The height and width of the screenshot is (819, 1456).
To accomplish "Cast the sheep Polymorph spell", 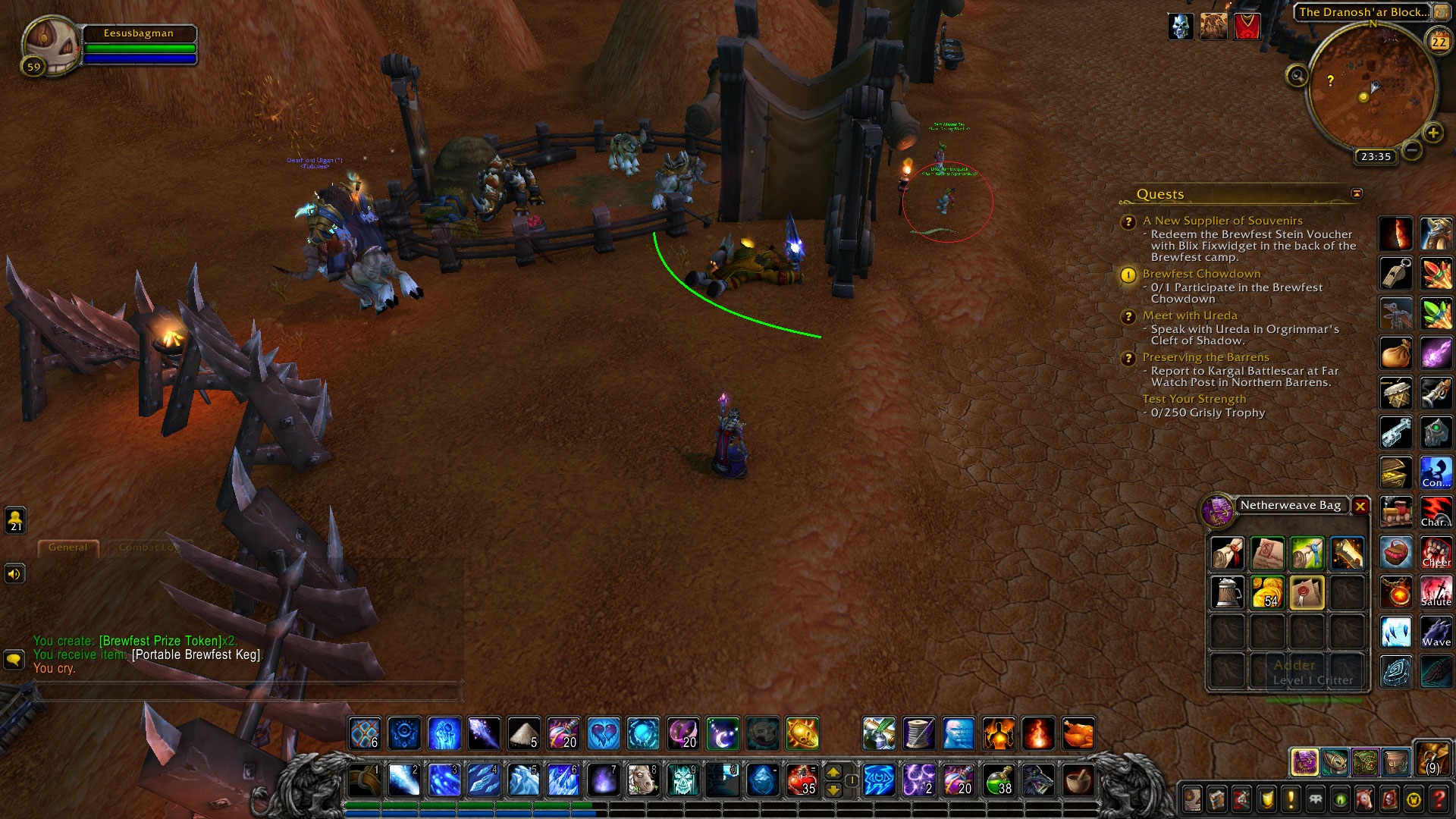I will pyautogui.click(x=642, y=780).
